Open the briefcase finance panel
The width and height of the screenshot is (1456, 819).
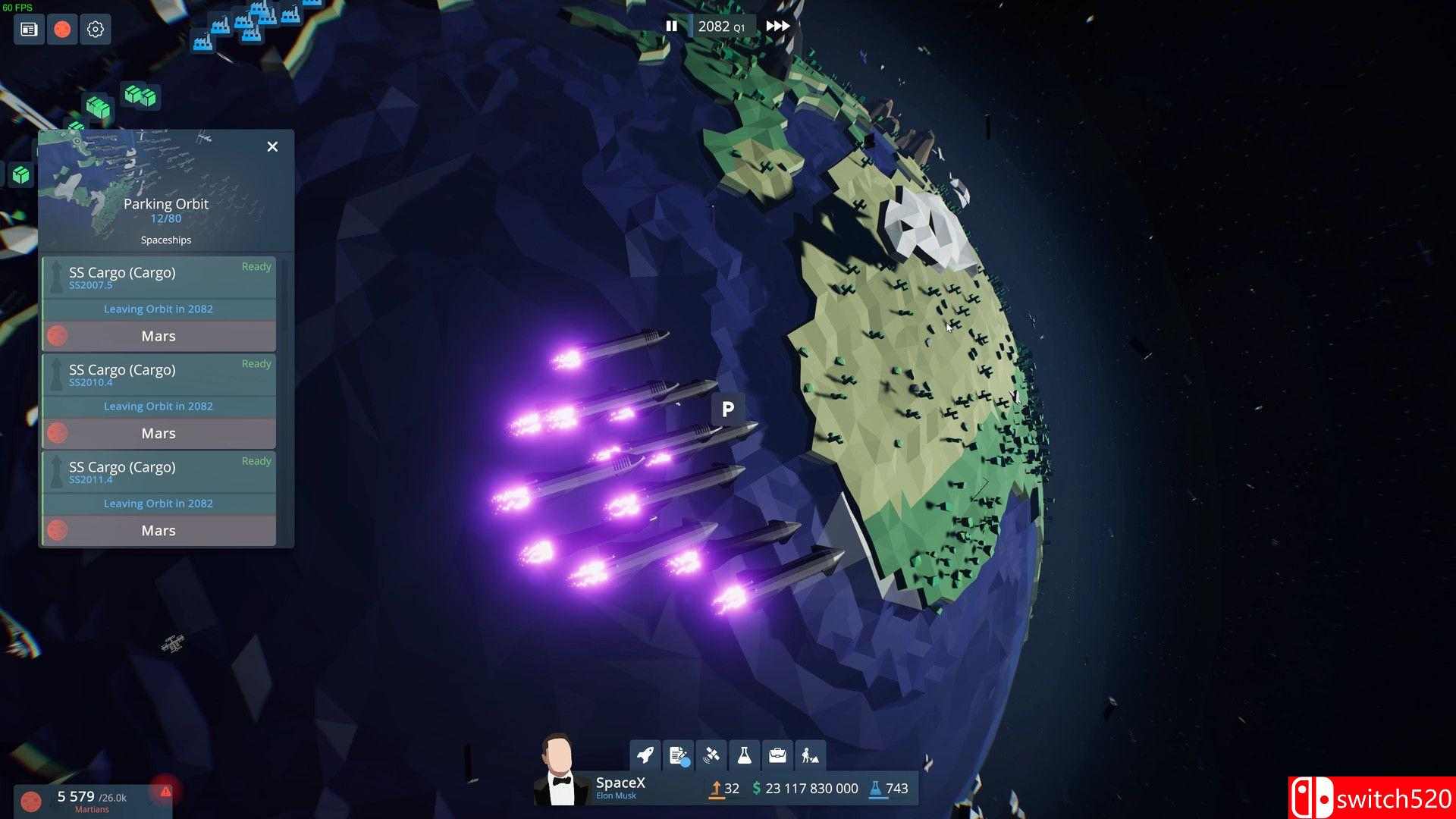[x=778, y=755]
